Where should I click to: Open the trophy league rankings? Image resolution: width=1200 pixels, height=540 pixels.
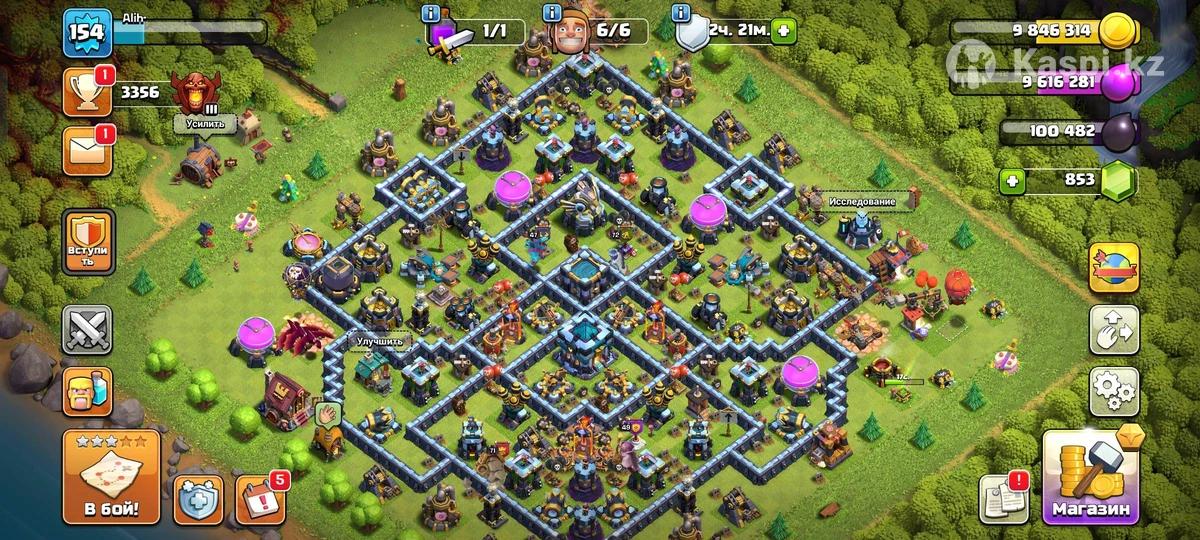[87, 93]
